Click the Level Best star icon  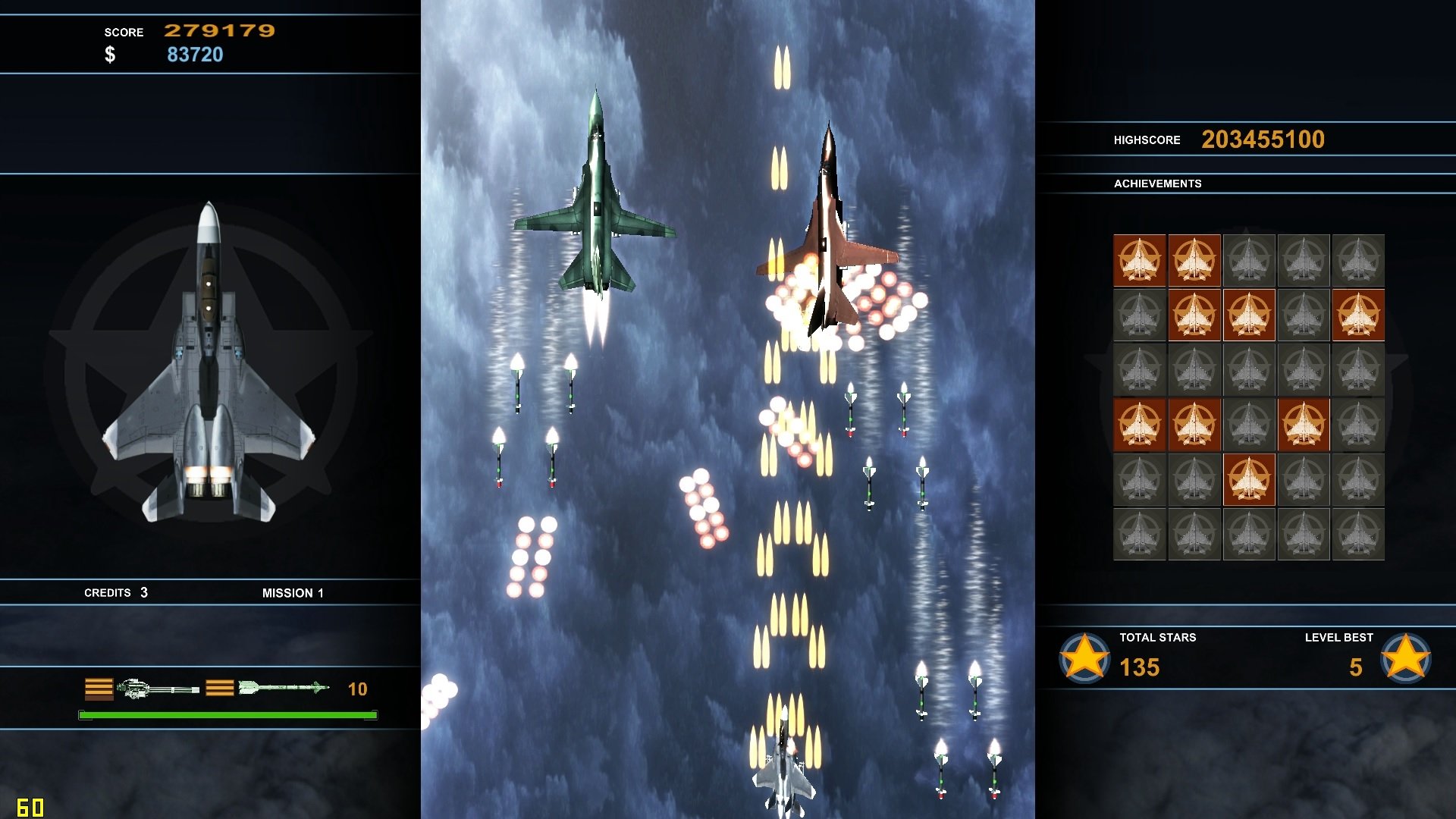coord(1407,659)
